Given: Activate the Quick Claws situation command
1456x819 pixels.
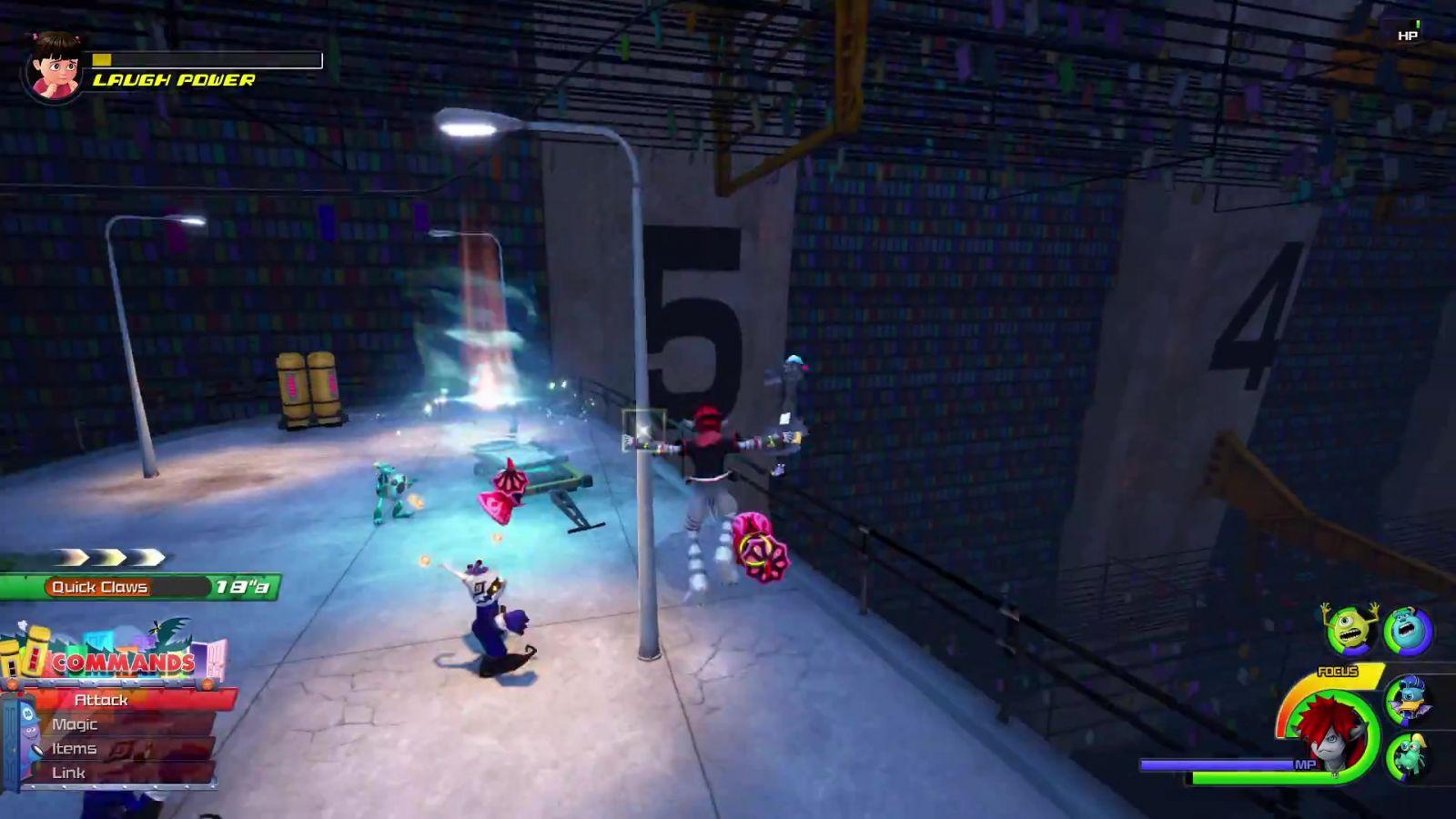Looking at the screenshot, I should pos(100,587).
